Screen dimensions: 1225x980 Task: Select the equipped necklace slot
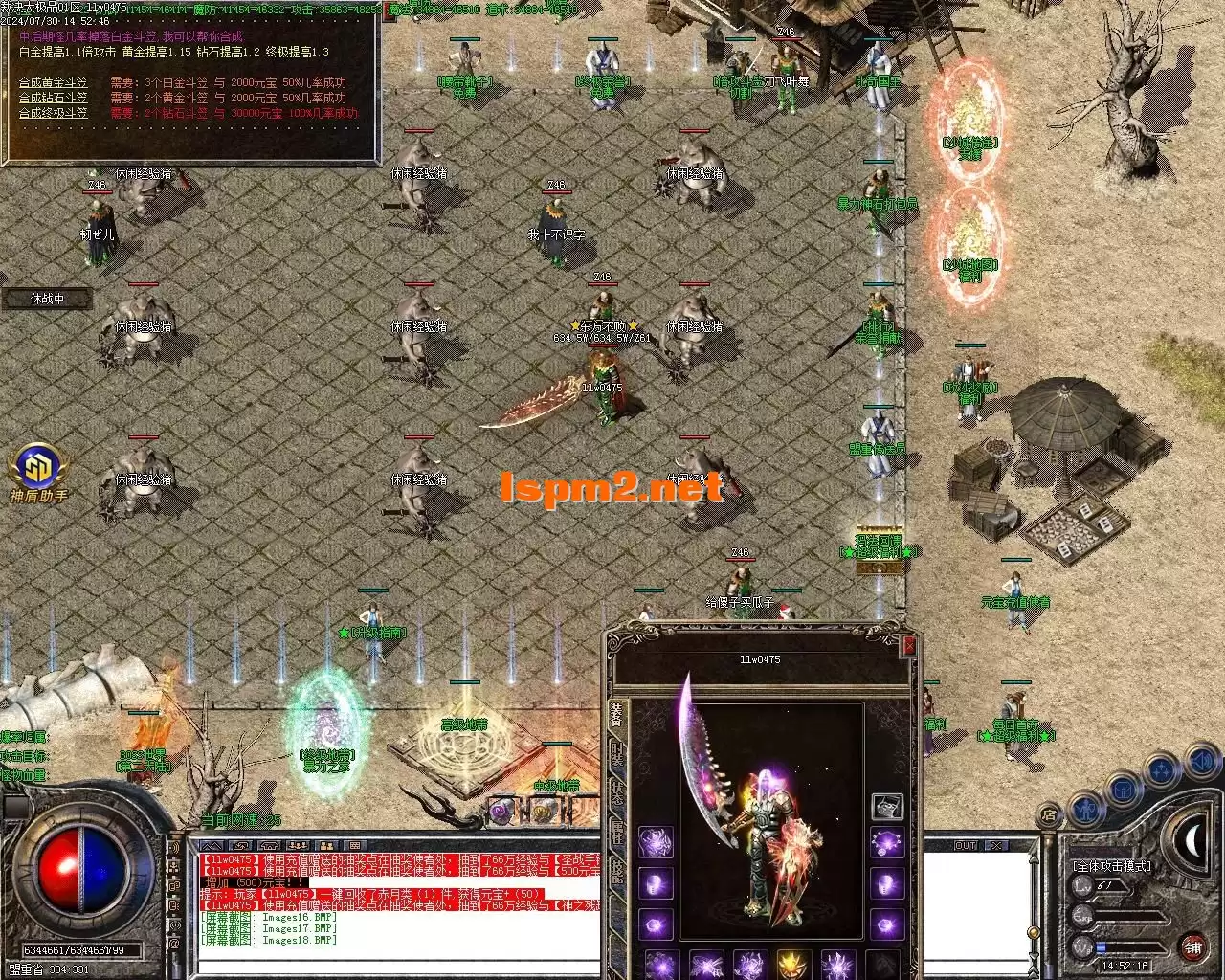tap(887, 844)
